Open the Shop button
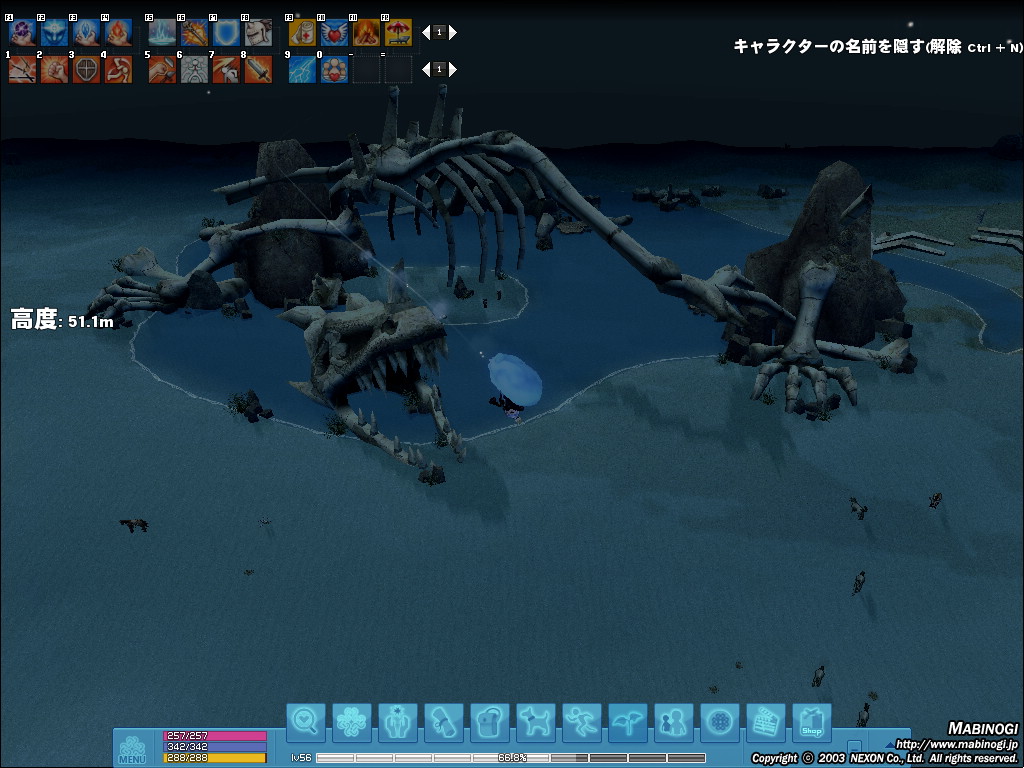 (x=812, y=722)
